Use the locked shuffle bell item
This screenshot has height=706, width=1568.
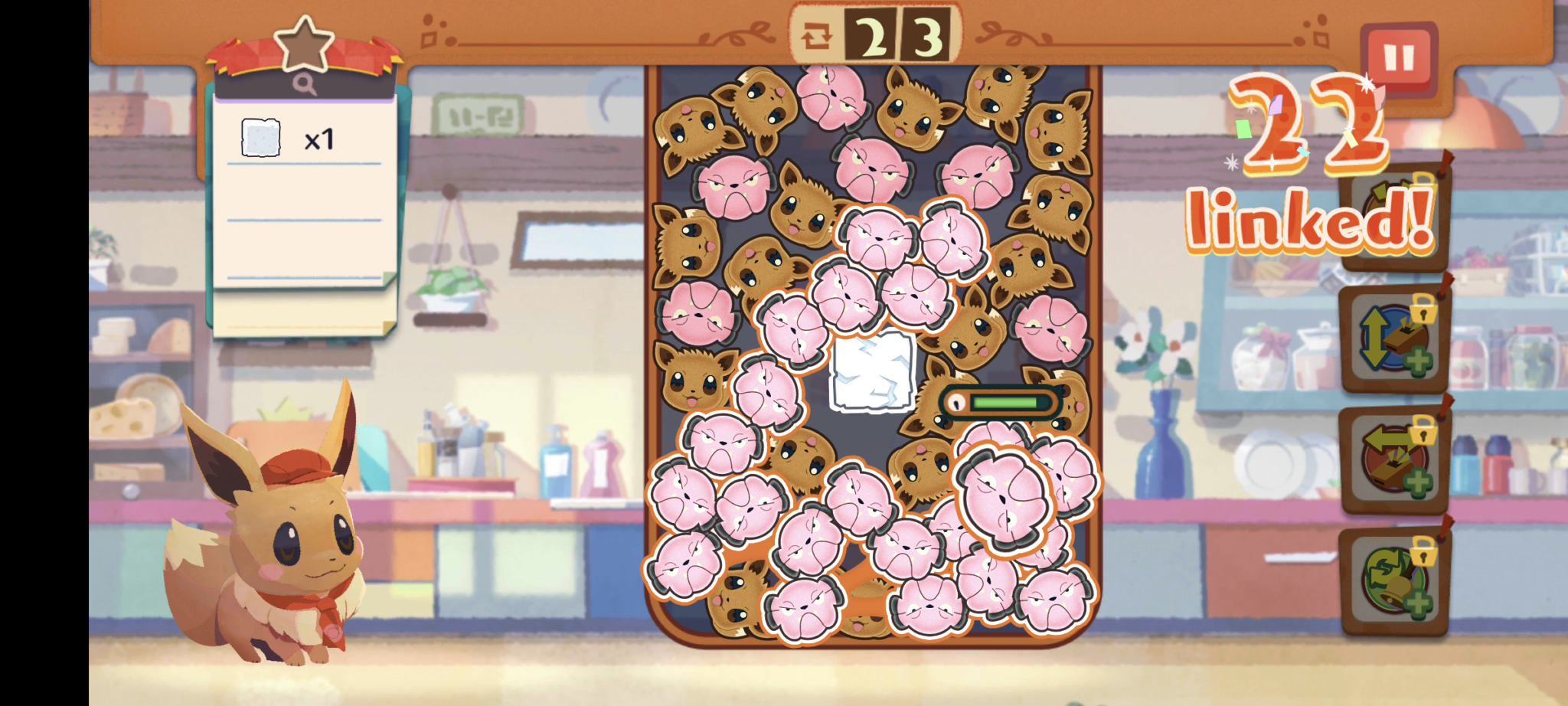coord(1393,581)
